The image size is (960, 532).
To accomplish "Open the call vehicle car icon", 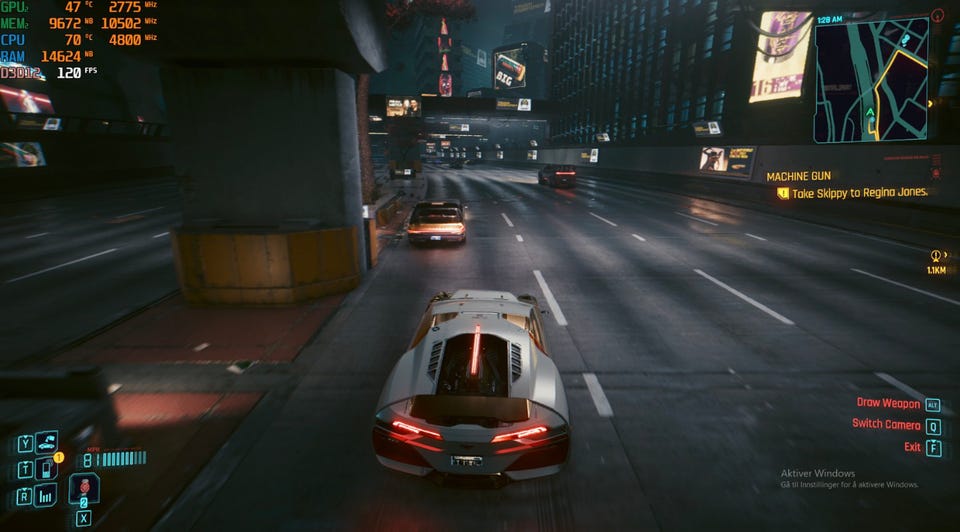I will pyautogui.click(x=46, y=443).
